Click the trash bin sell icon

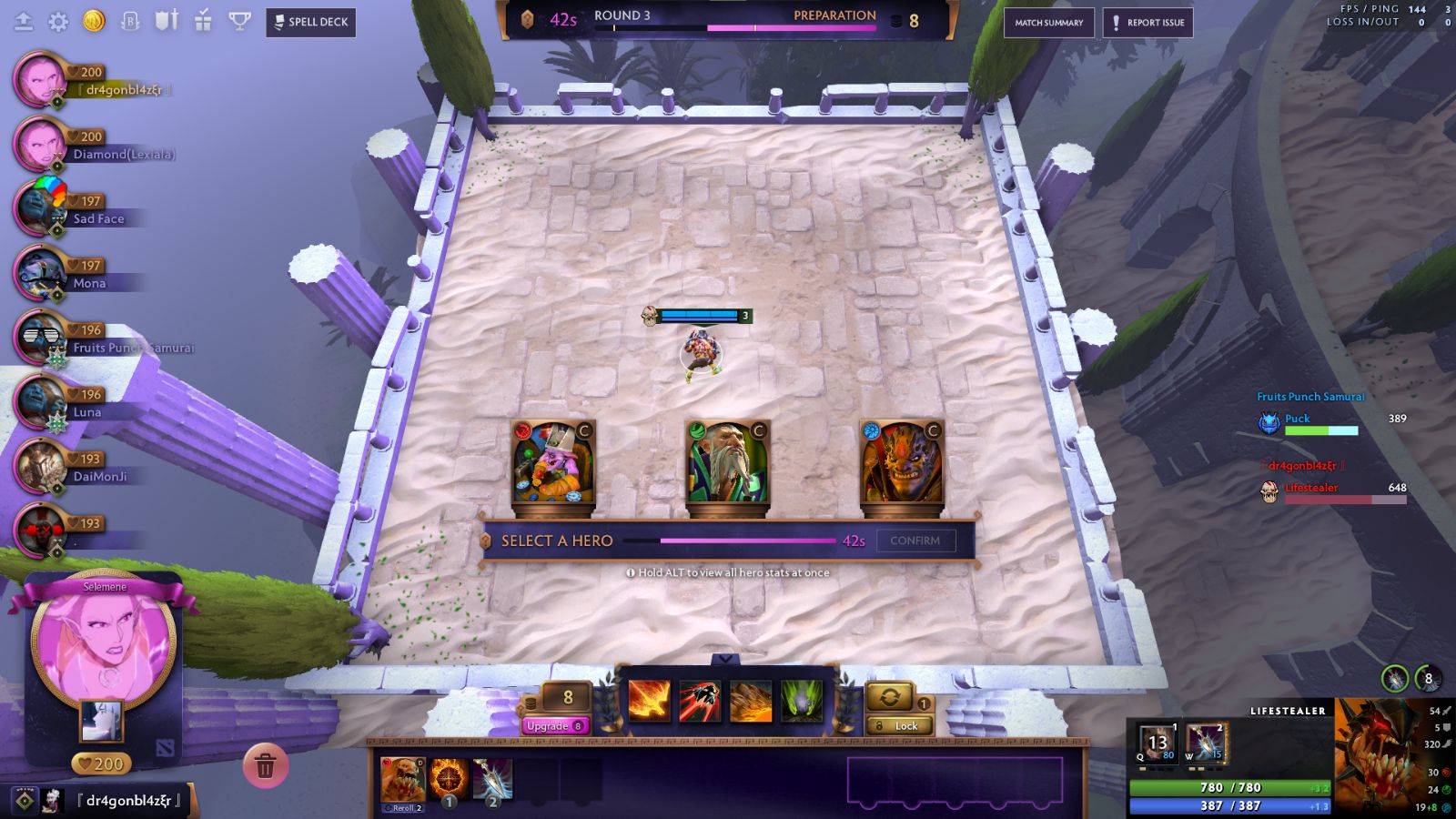pyautogui.click(x=265, y=767)
